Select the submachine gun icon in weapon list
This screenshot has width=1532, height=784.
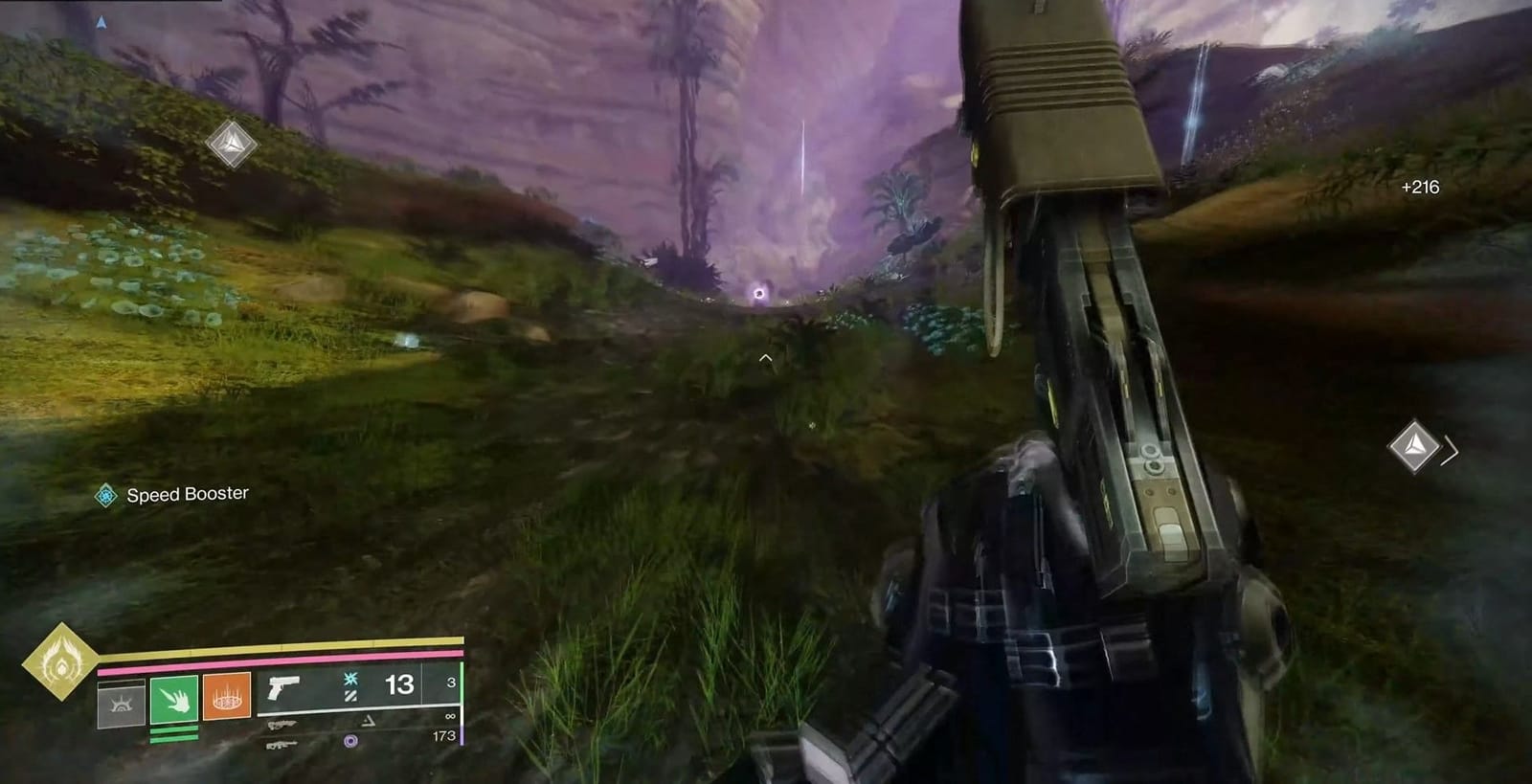point(282,726)
